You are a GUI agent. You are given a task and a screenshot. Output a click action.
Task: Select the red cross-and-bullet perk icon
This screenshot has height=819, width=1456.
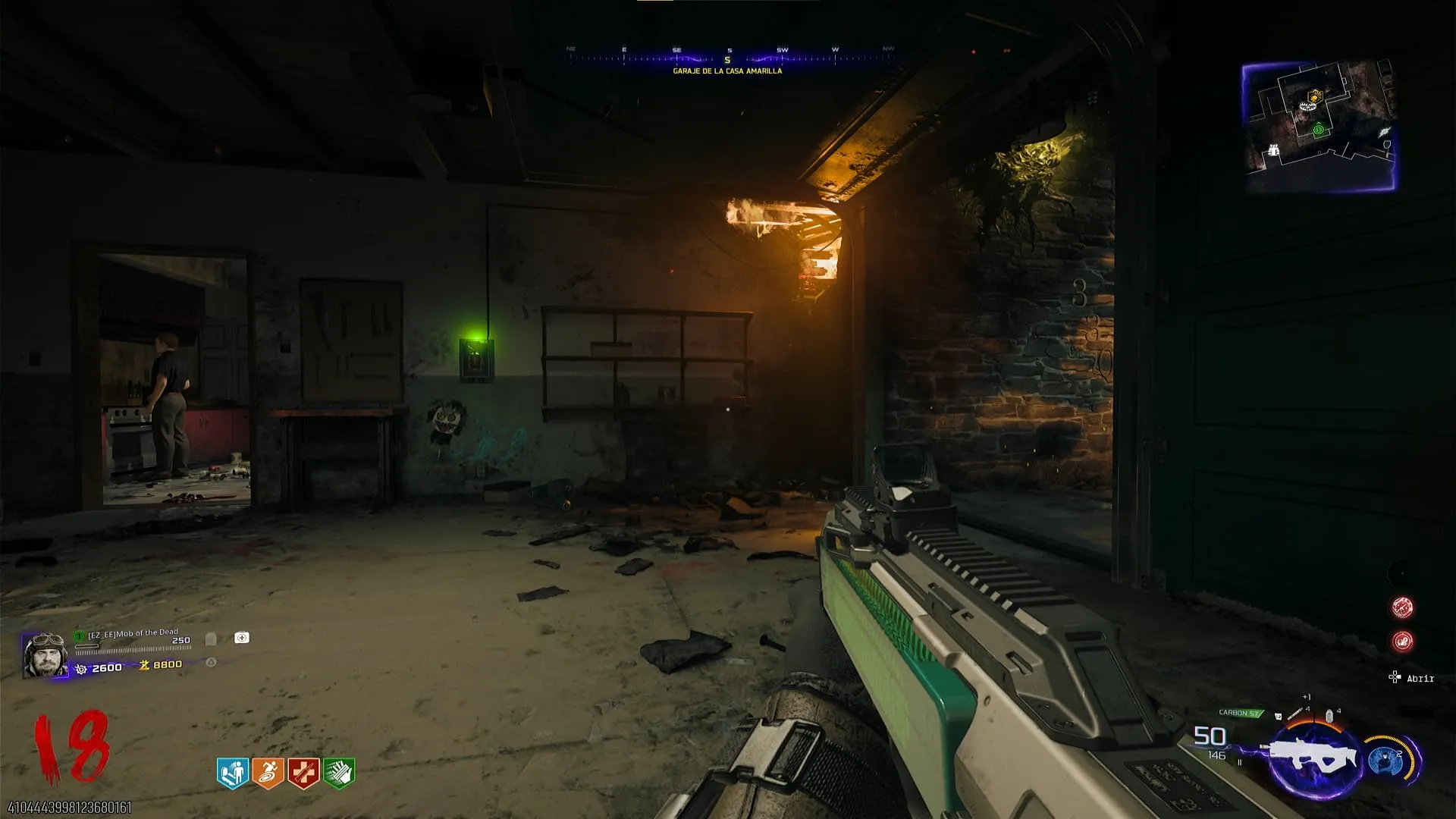(303, 773)
